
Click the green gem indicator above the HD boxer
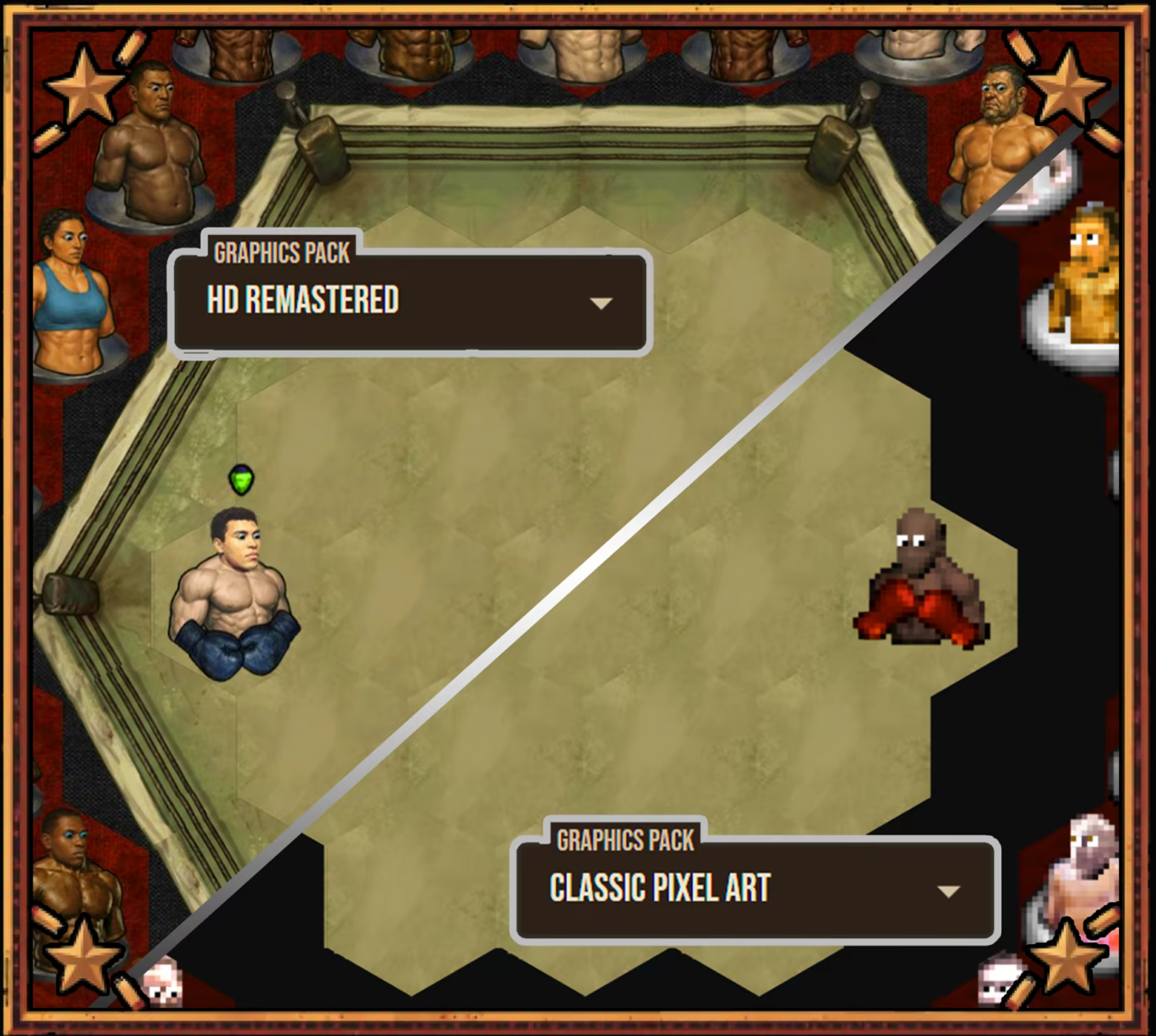[241, 482]
